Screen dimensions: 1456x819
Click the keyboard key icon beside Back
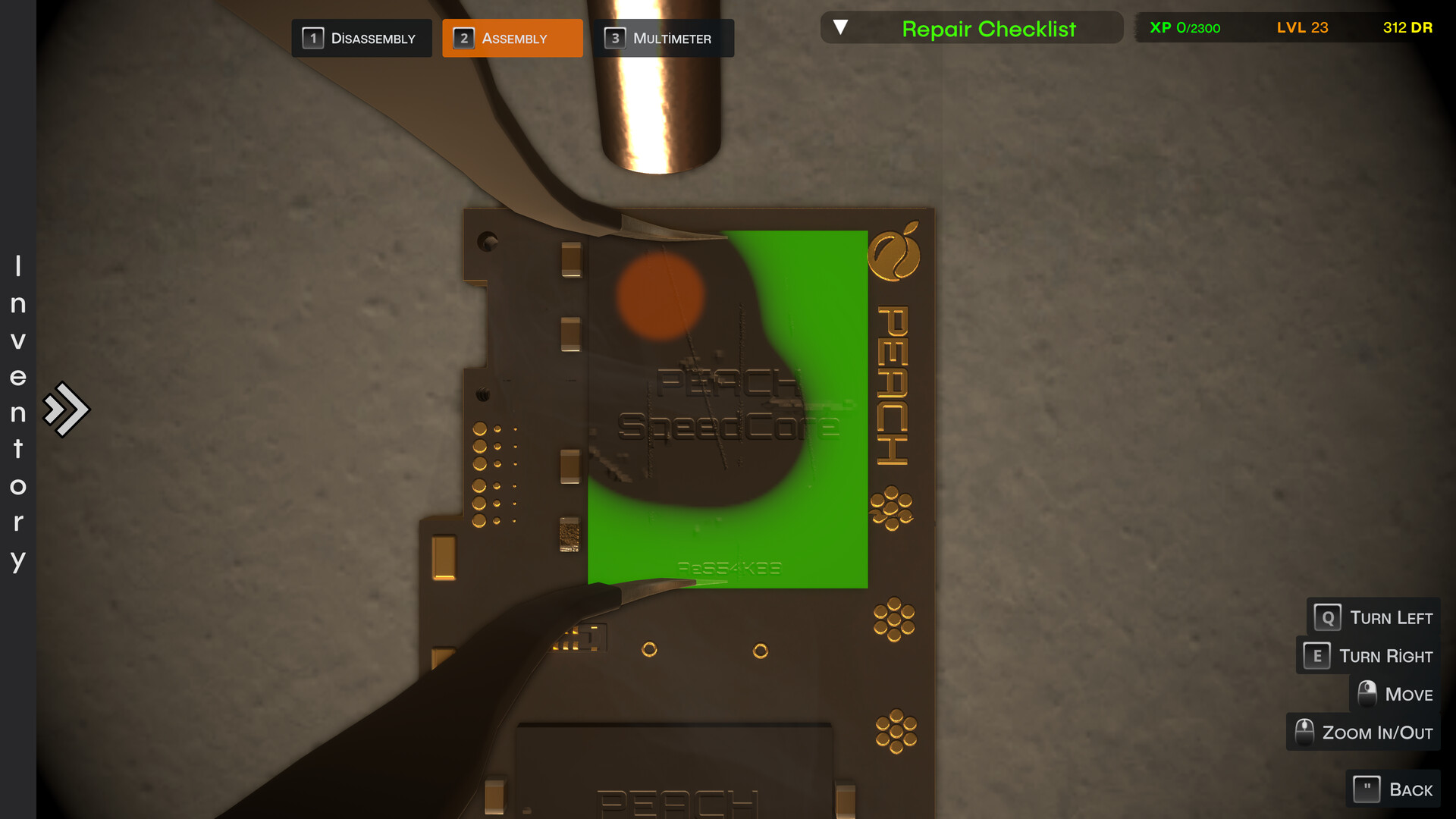tap(1367, 789)
